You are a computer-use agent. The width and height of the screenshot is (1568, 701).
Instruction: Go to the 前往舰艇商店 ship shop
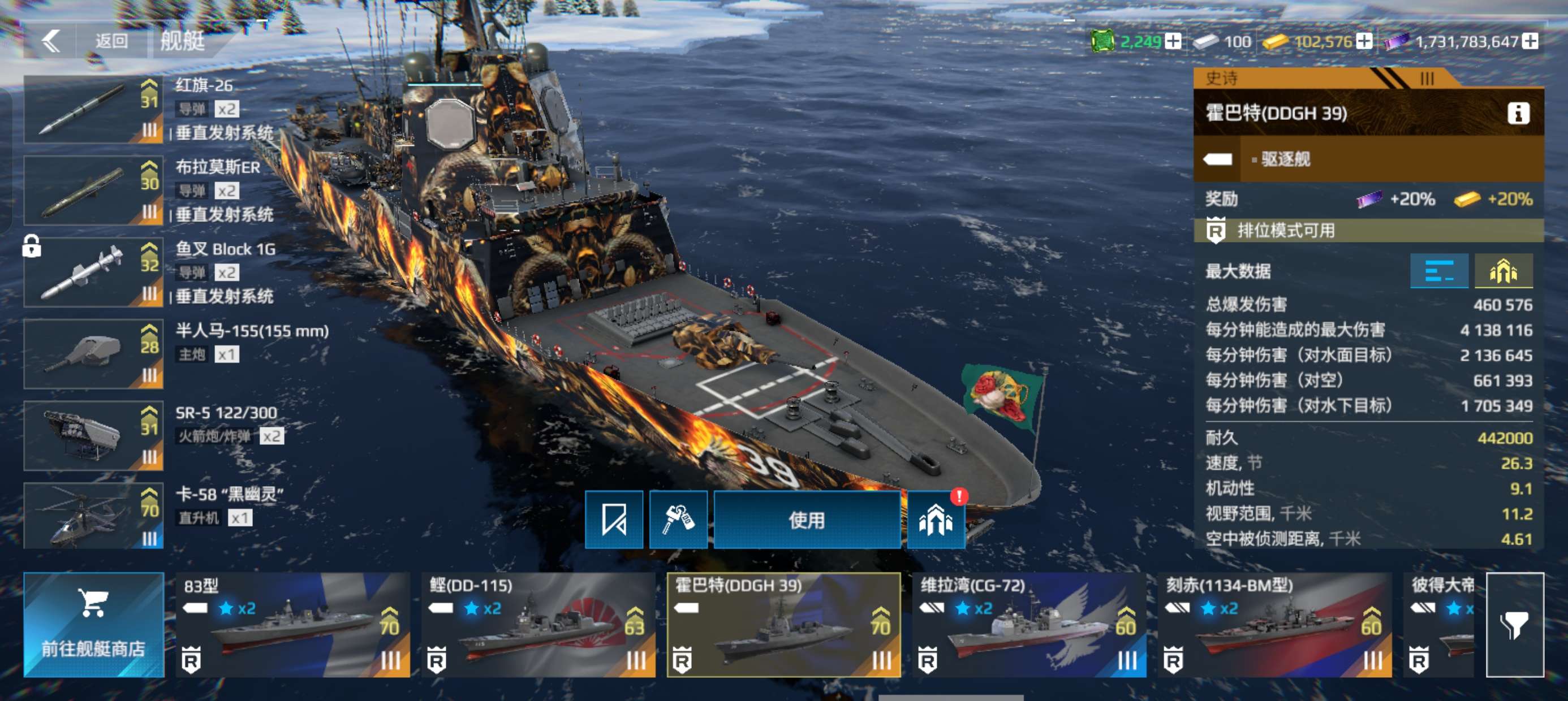pos(94,625)
